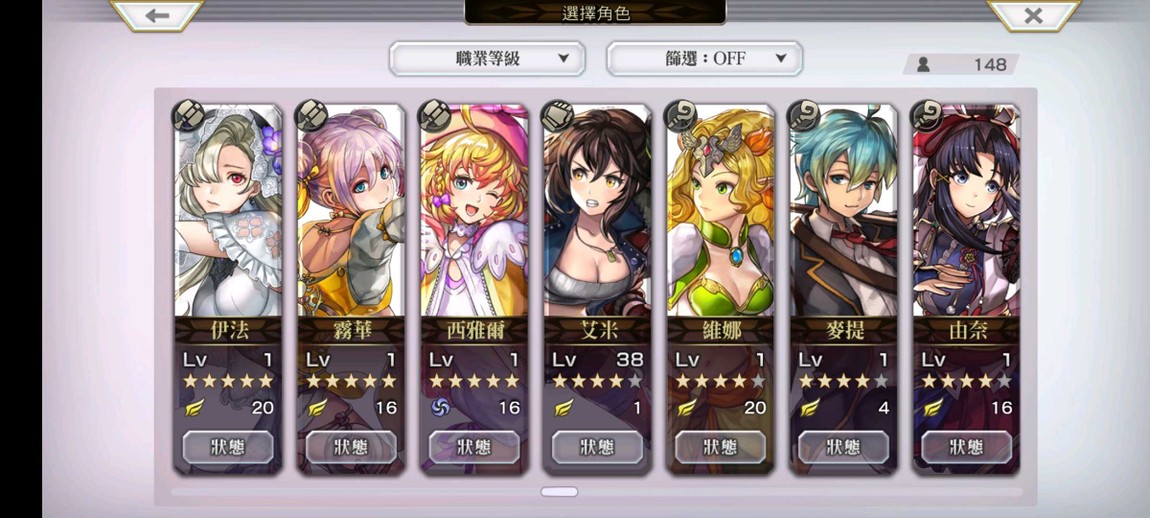Open the 職業等級 sort dropdown

(x=487, y=59)
